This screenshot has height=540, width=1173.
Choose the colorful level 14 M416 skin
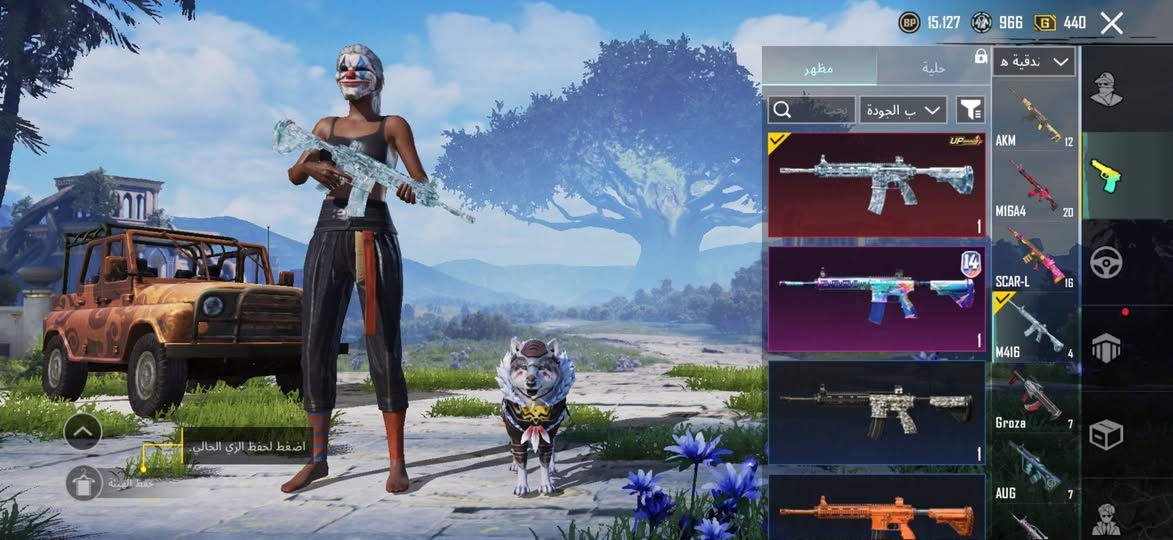(876, 299)
